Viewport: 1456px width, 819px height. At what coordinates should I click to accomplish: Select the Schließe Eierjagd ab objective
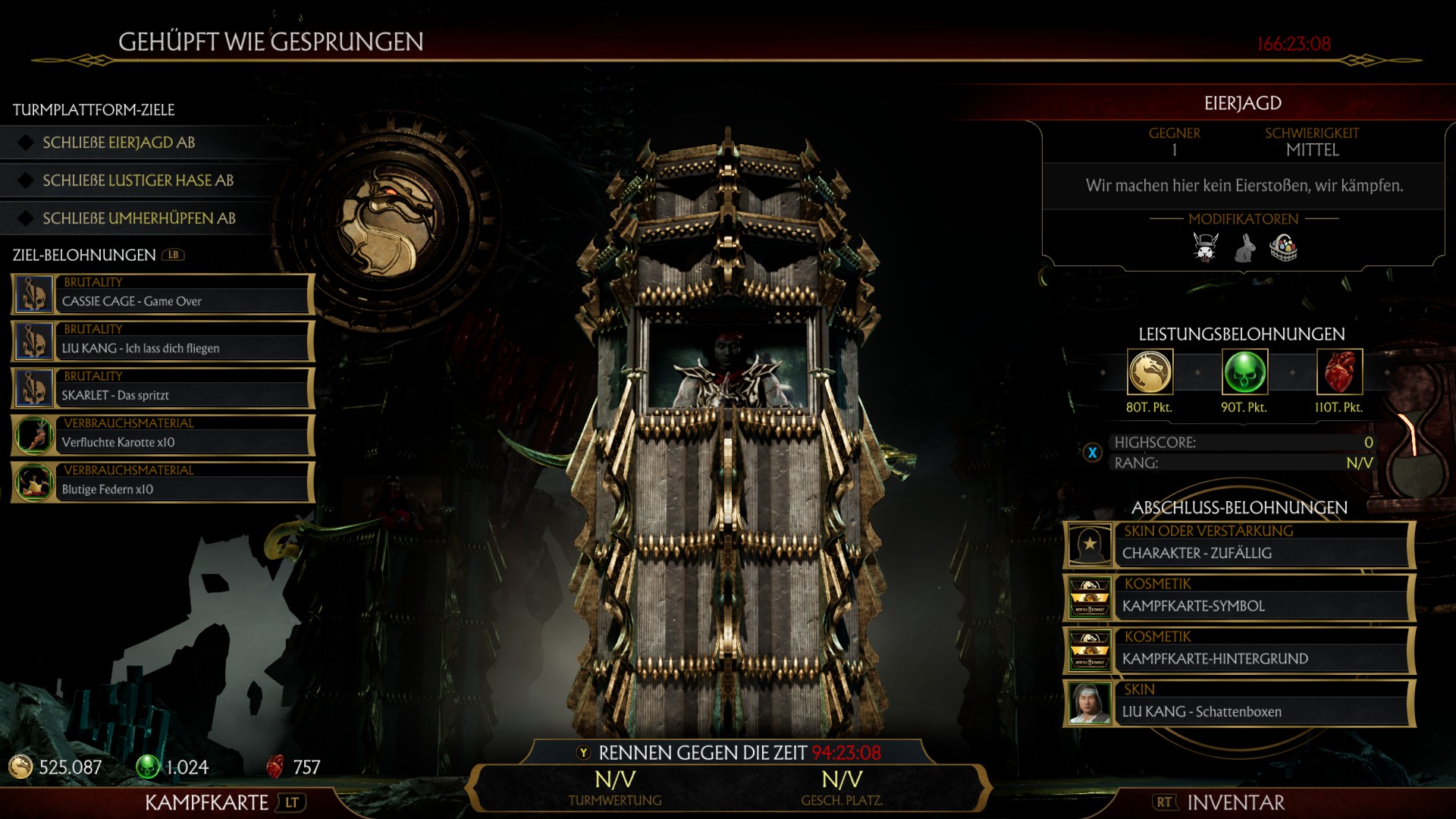coord(119,143)
